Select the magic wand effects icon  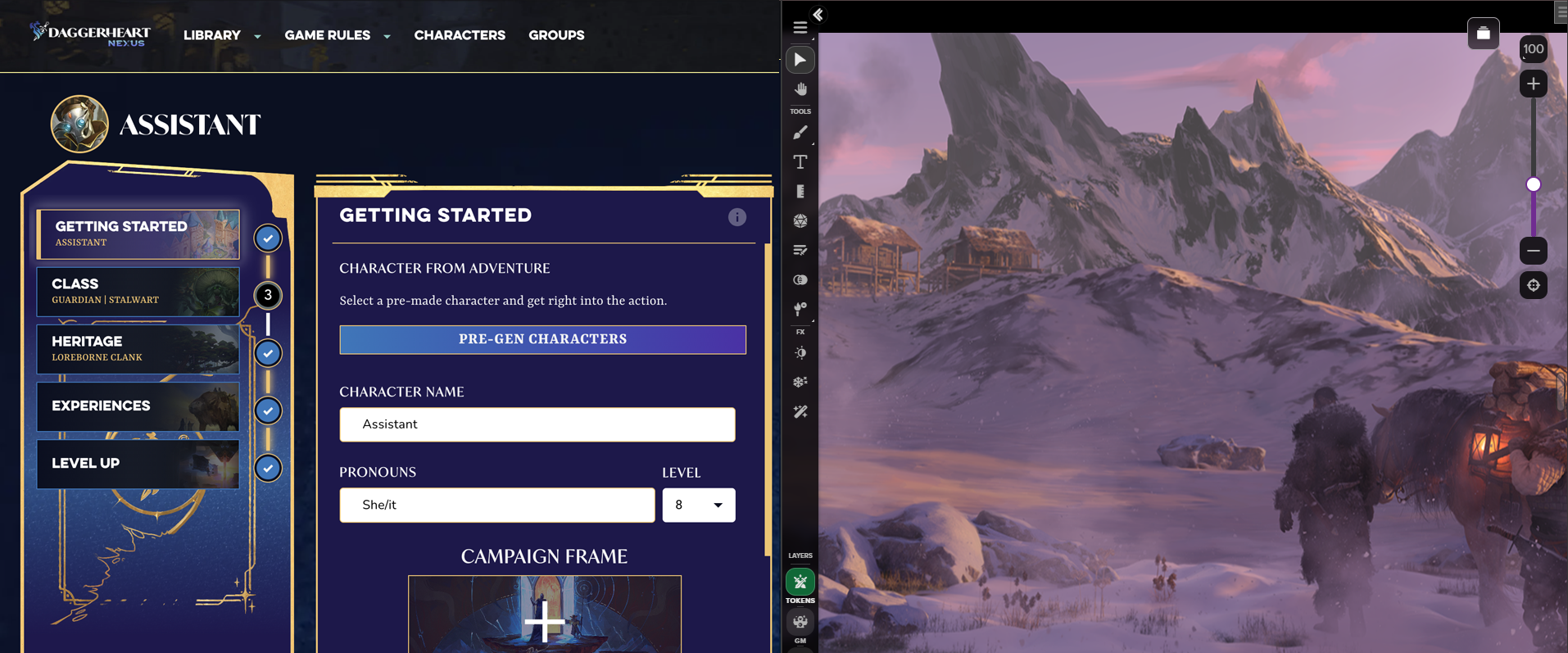click(800, 411)
